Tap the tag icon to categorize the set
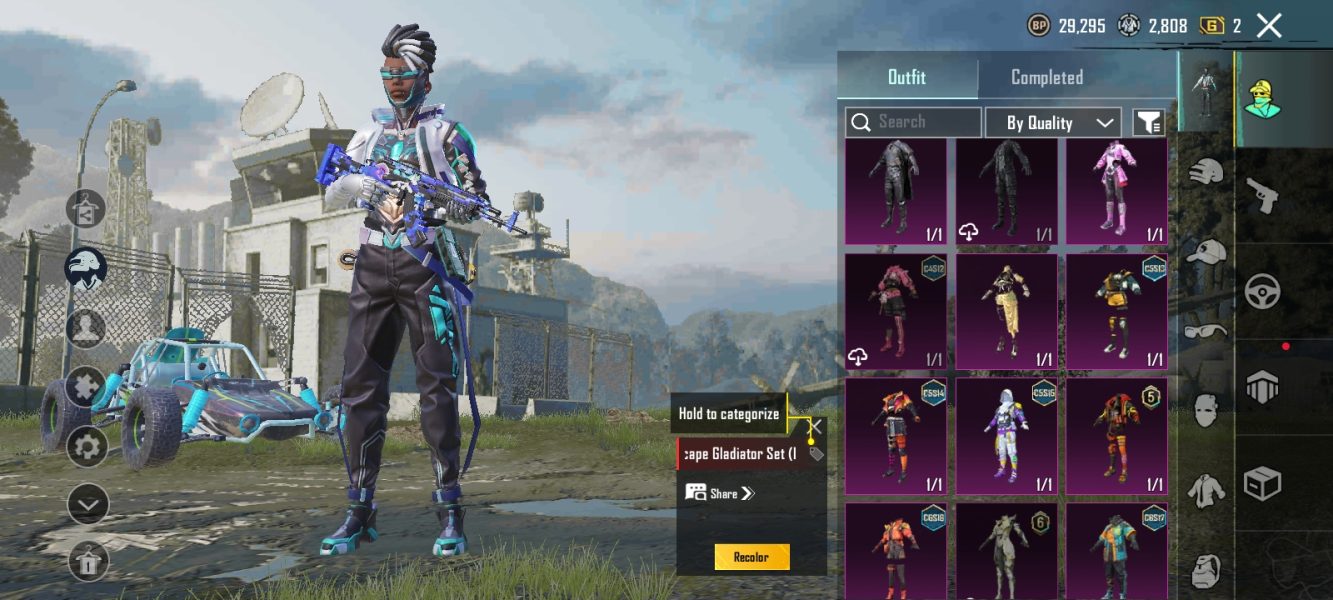This screenshot has width=1333, height=600. click(816, 454)
